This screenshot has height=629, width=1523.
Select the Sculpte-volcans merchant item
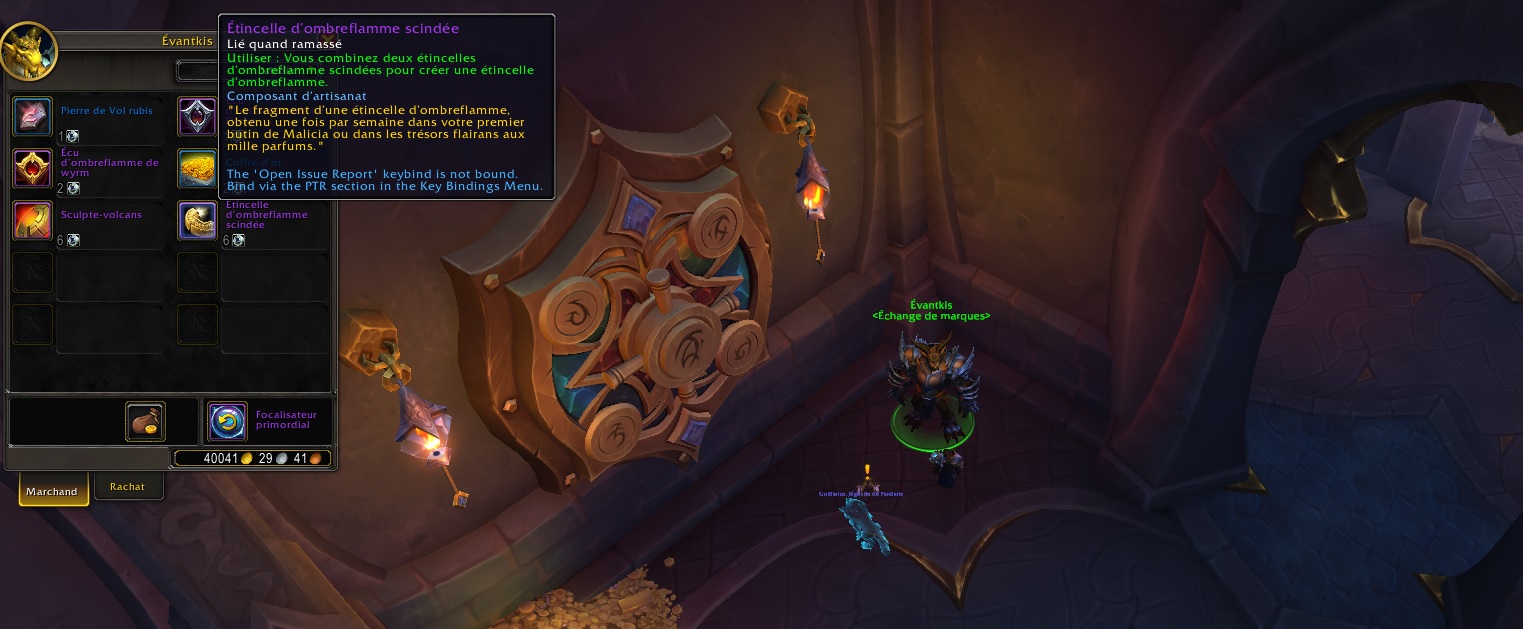(32, 220)
